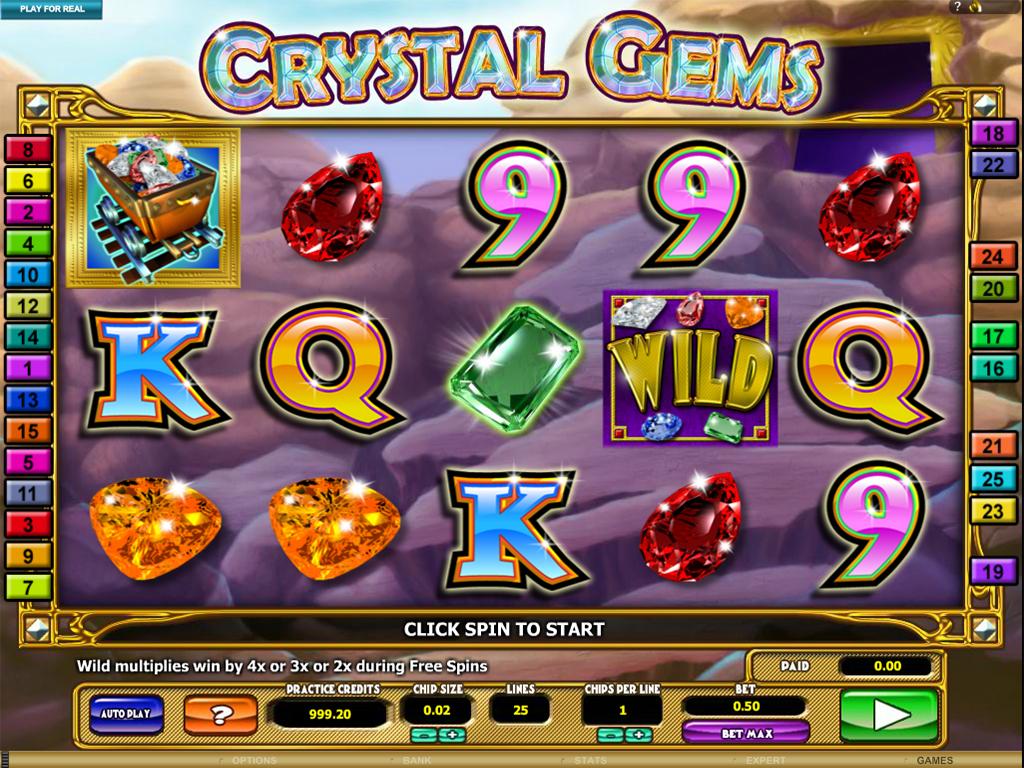Viewport: 1024px width, 768px height.
Task: Choose payline marker number 18
Action: click(994, 134)
